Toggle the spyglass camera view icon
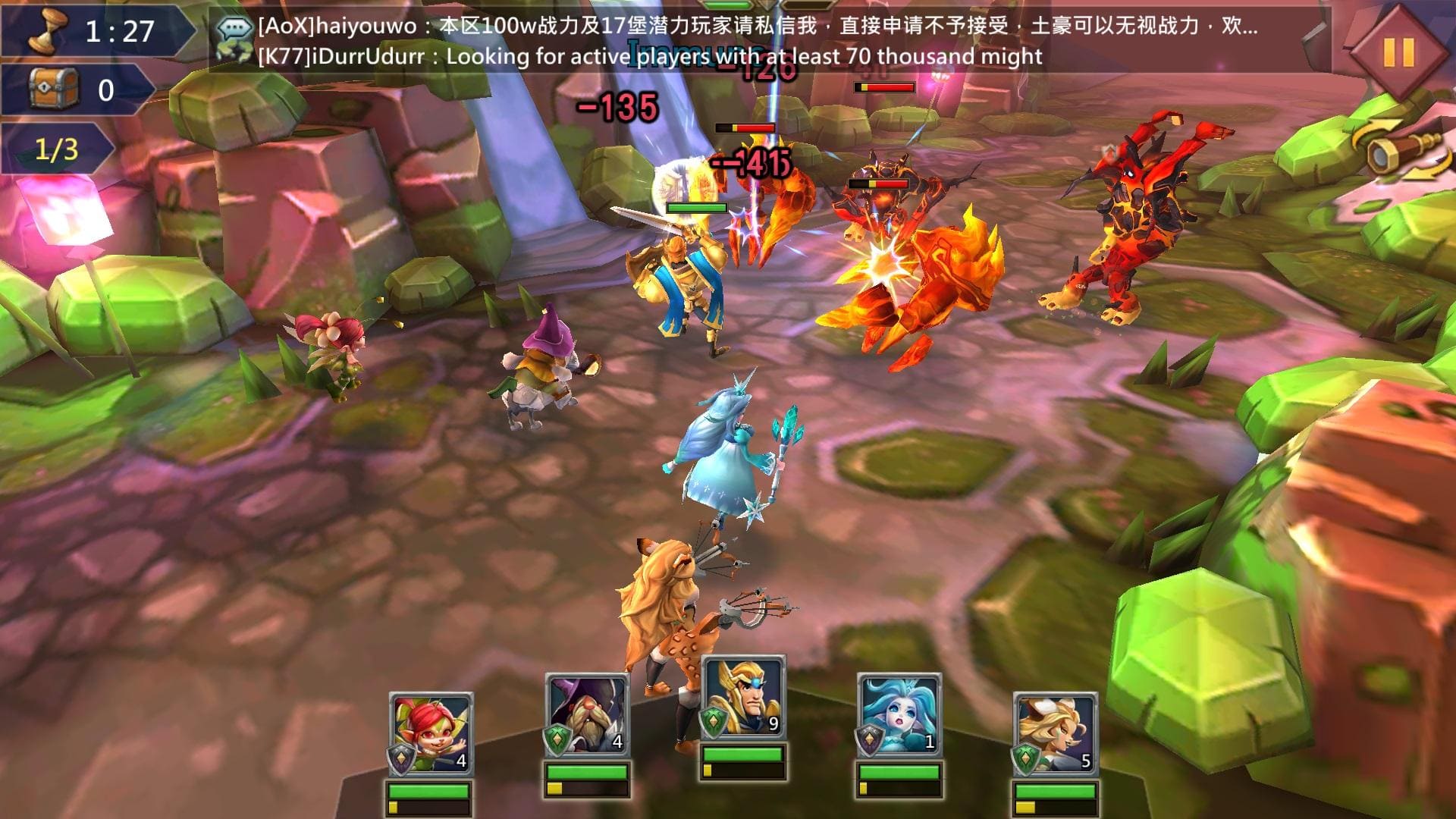1456x819 pixels. click(x=1398, y=154)
